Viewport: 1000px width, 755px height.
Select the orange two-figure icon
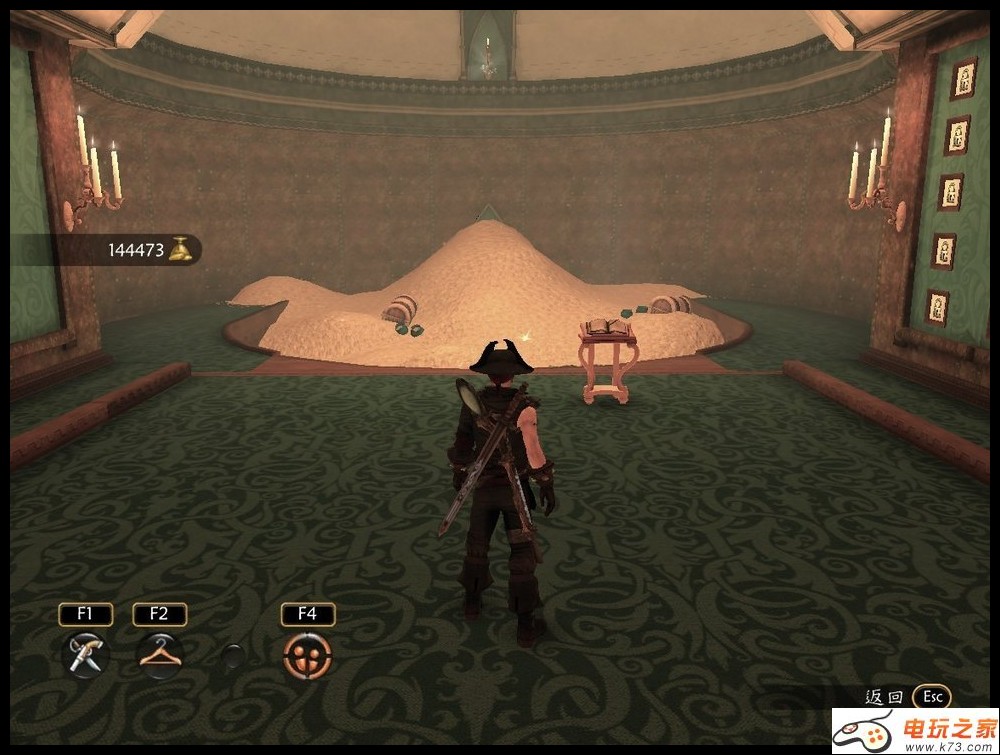point(307,656)
